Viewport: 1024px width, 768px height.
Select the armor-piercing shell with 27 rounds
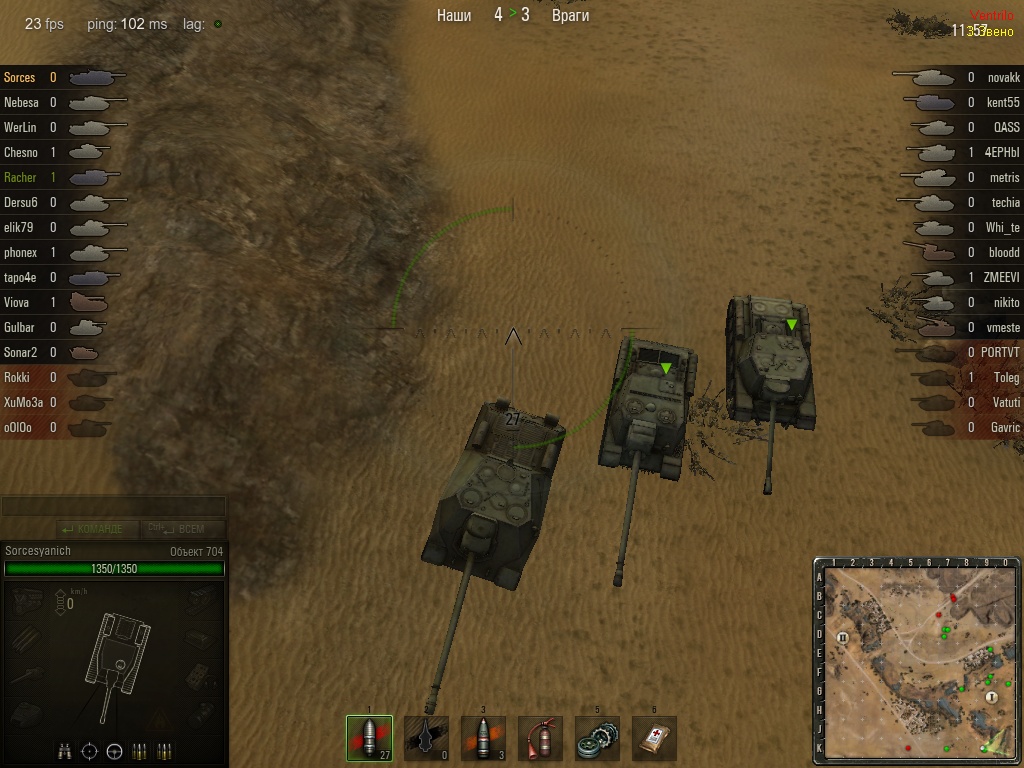[x=369, y=738]
